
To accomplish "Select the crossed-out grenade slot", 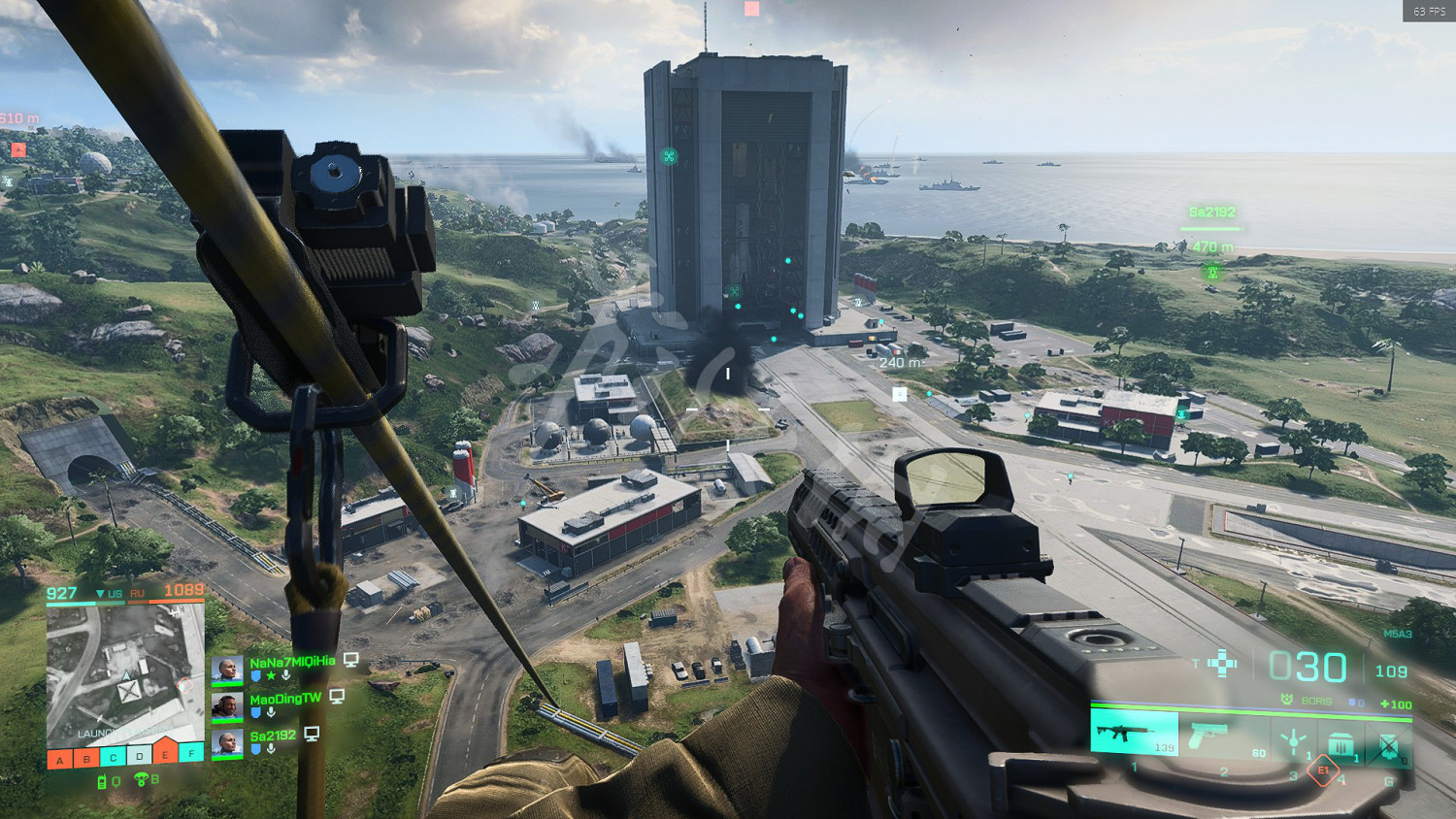I will tap(1388, 745).
